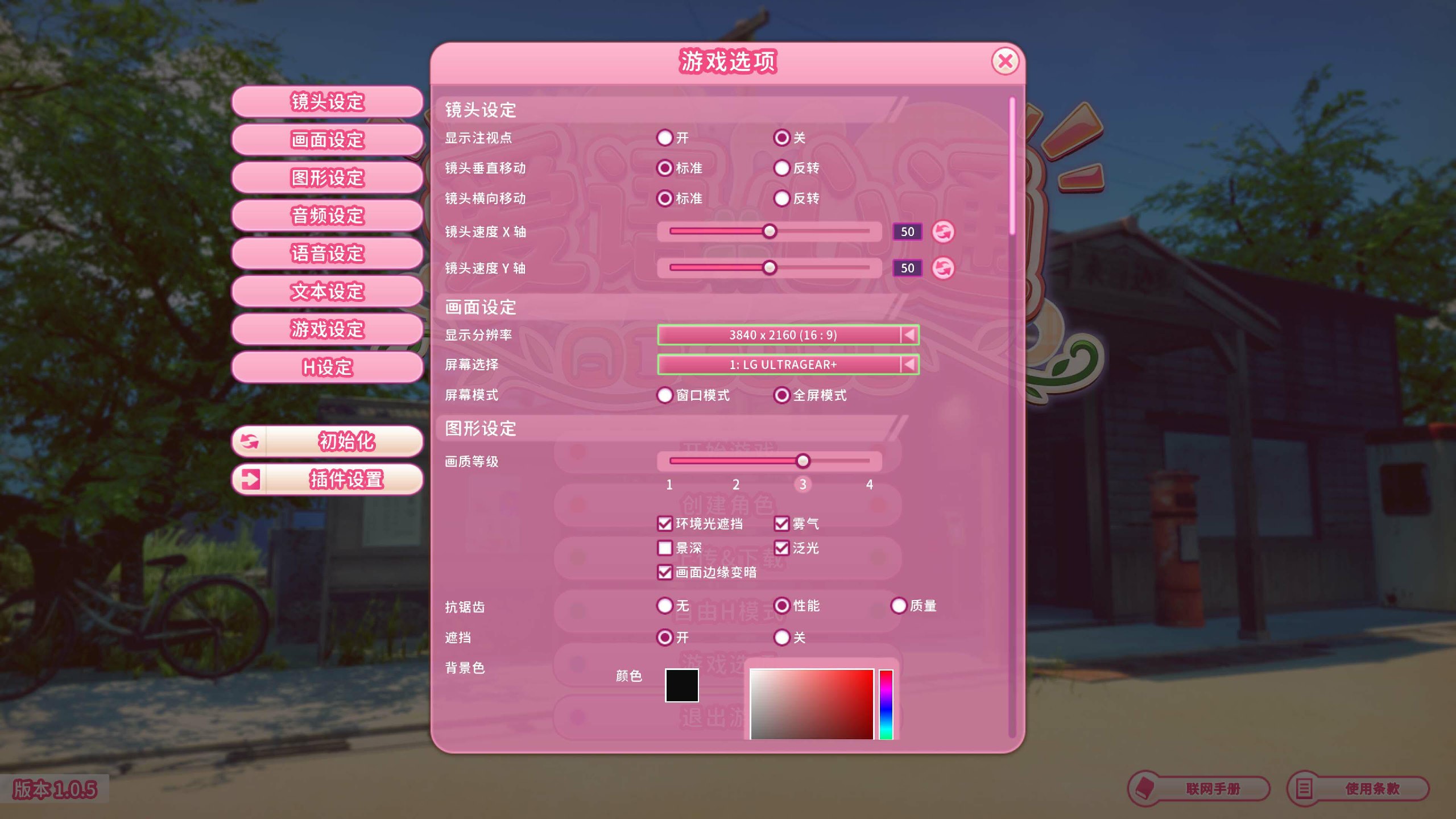Select 开 for 显示注视点

[x=664, y=138]
